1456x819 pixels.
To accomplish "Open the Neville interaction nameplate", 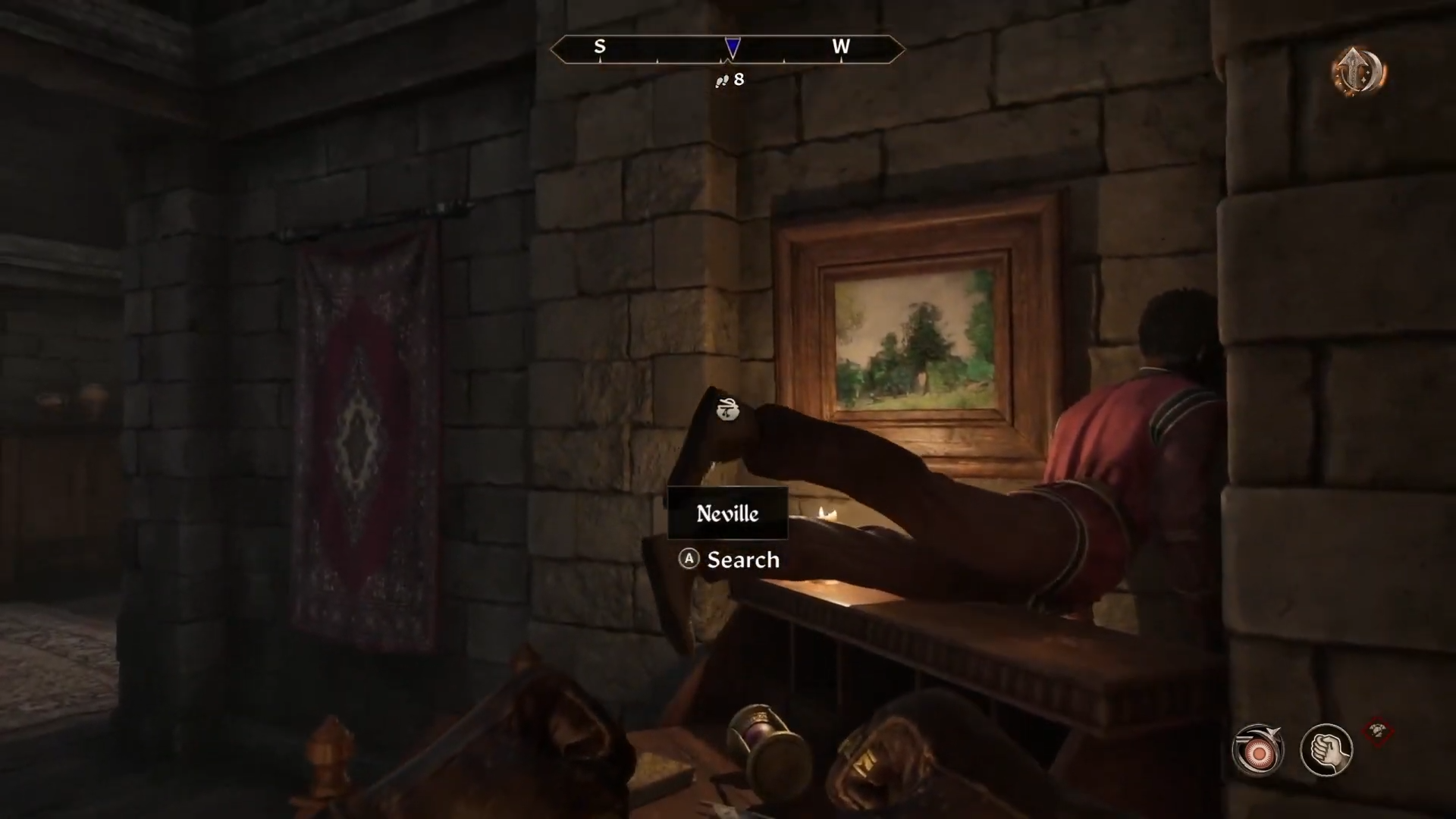I will (727, 513).
